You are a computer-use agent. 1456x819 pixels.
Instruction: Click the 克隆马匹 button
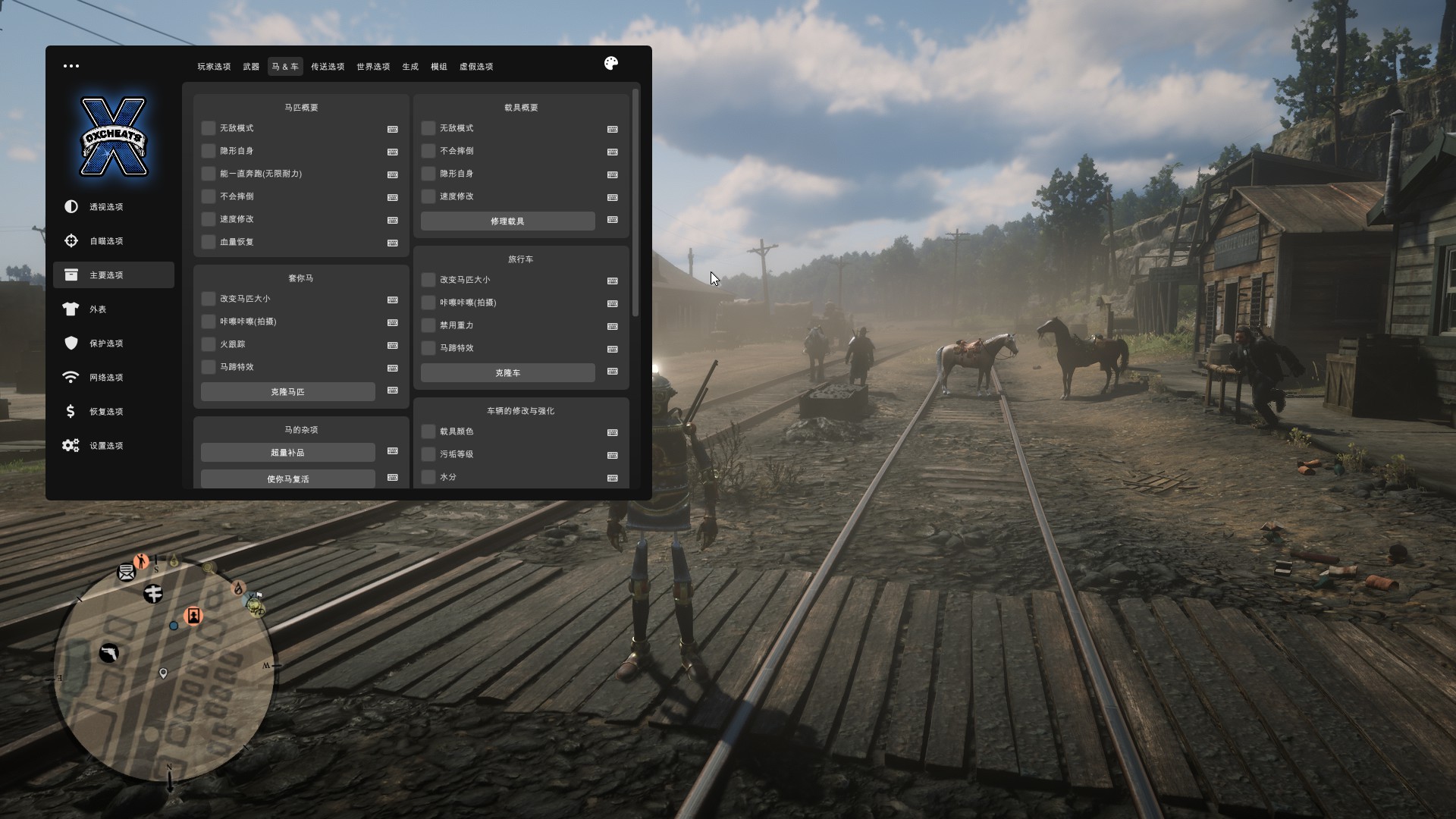[x=287, y=392]
